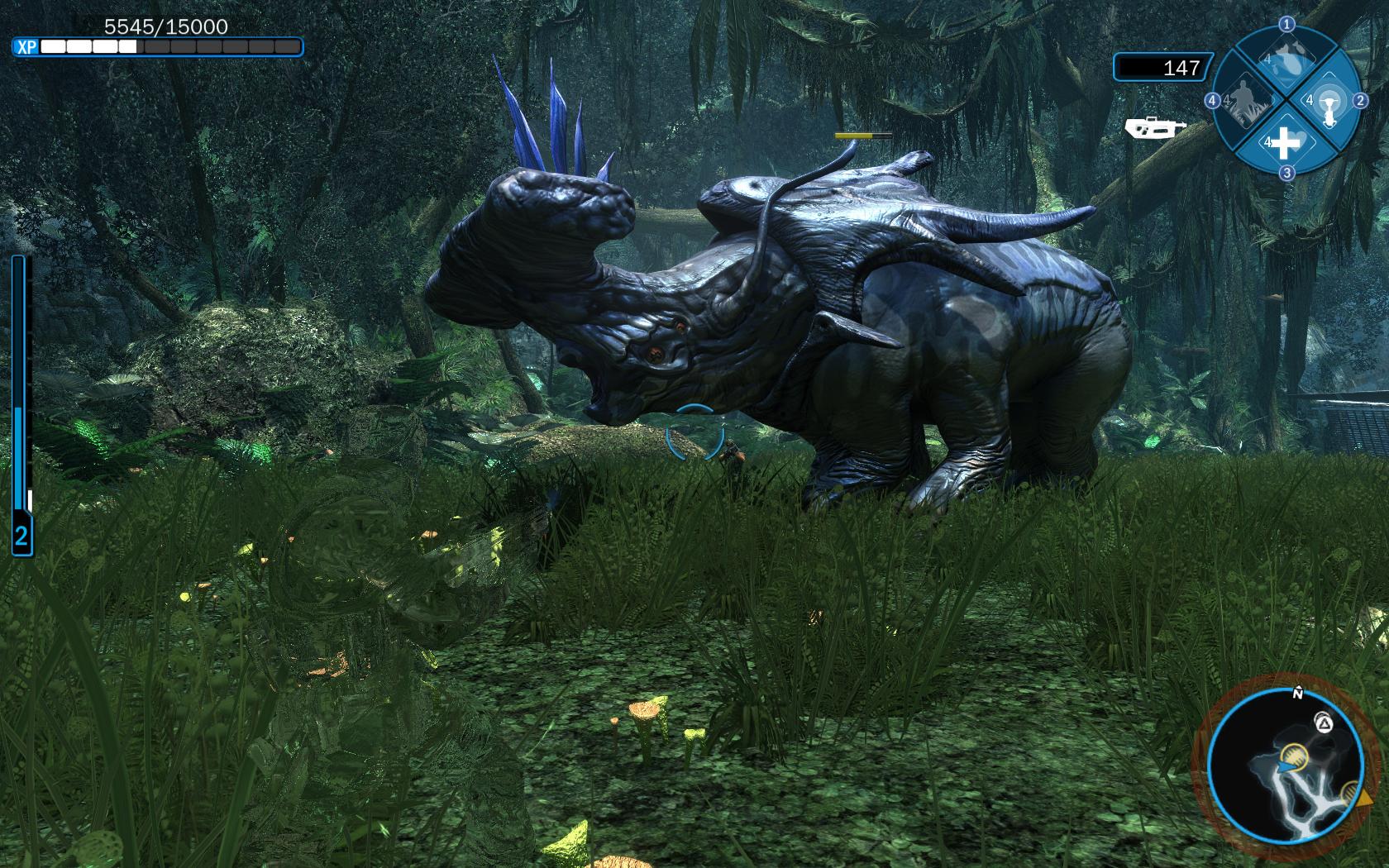Select the soldier-in-grass stealth skill

tap(1244, 102)
